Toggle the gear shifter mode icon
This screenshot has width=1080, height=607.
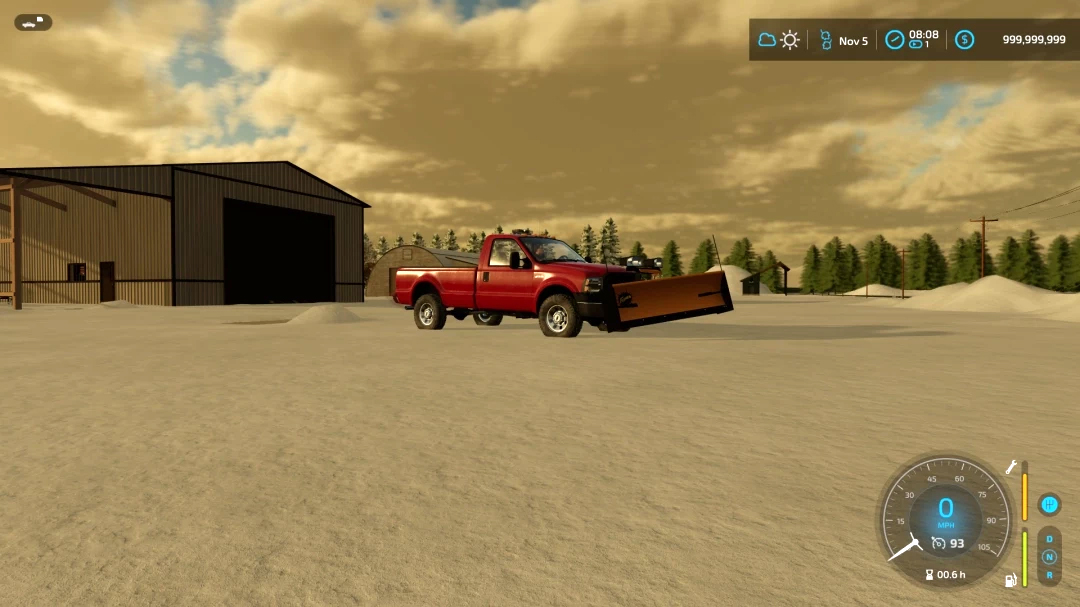[1048, 505]
